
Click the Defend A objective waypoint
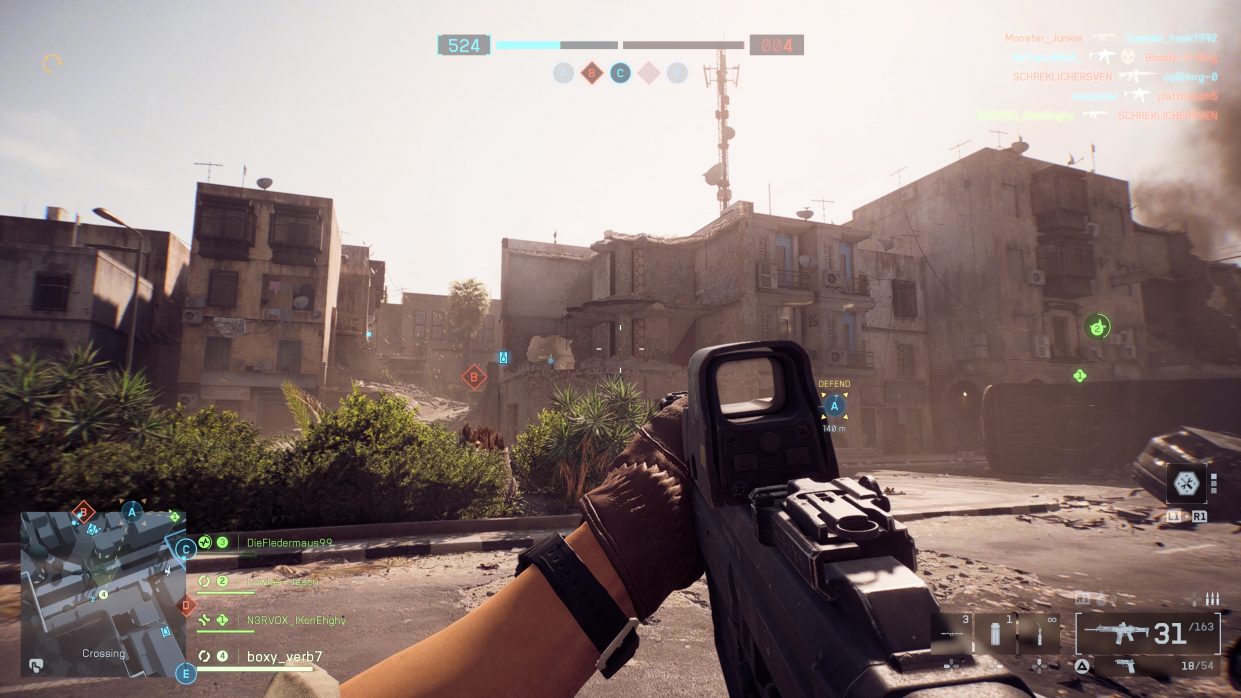[833, 405]
